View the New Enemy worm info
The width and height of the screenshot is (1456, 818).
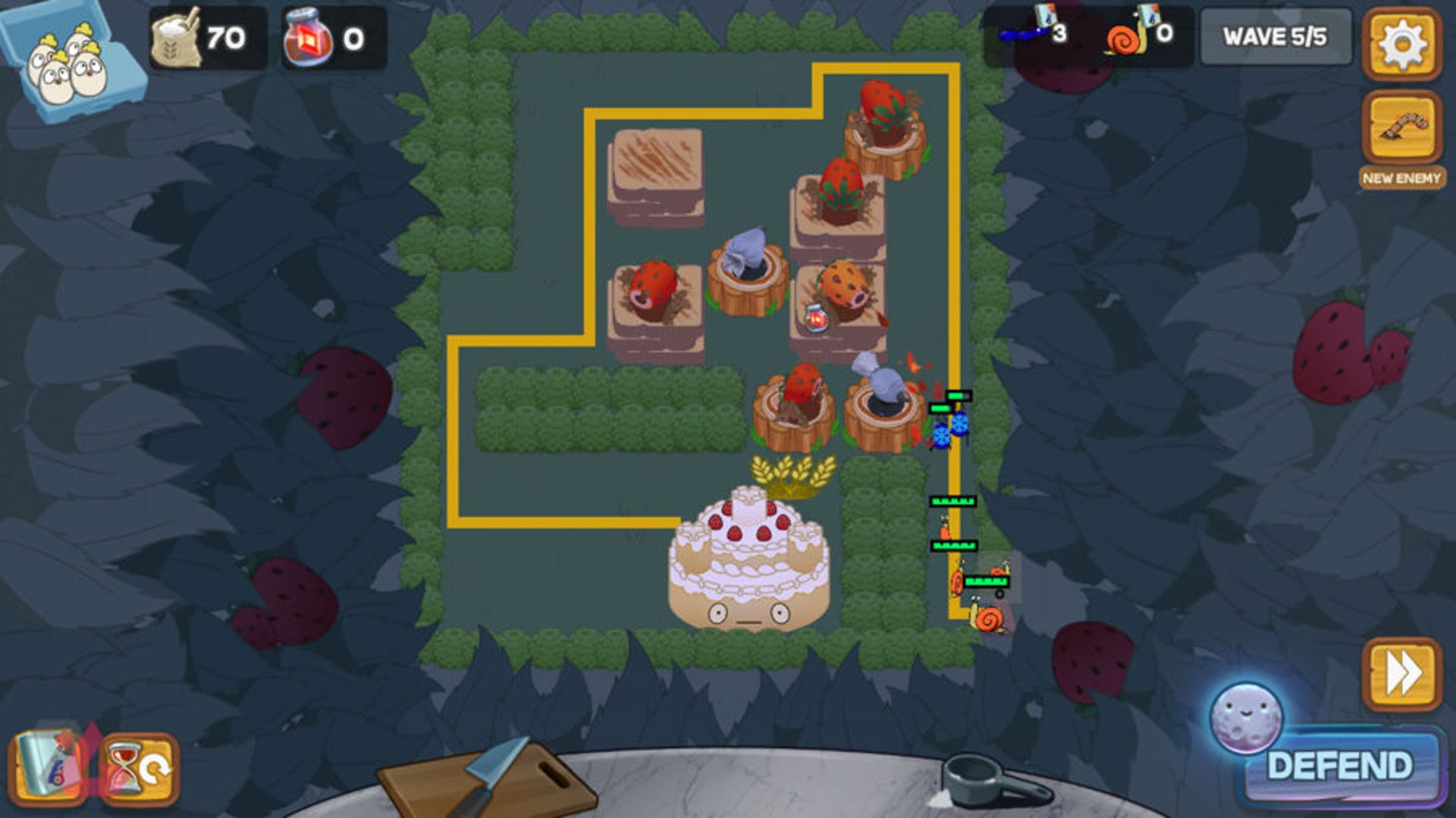tap(1401, 129)
